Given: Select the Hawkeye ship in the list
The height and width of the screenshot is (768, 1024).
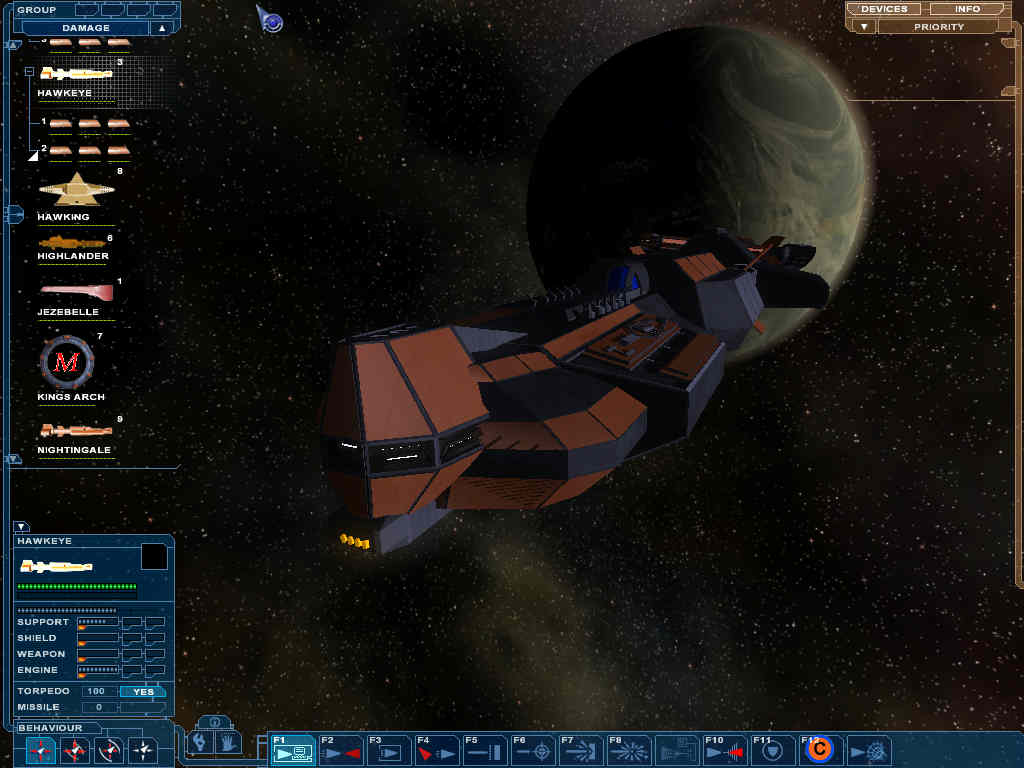Looking at the screenshot, I should [76, 74].
